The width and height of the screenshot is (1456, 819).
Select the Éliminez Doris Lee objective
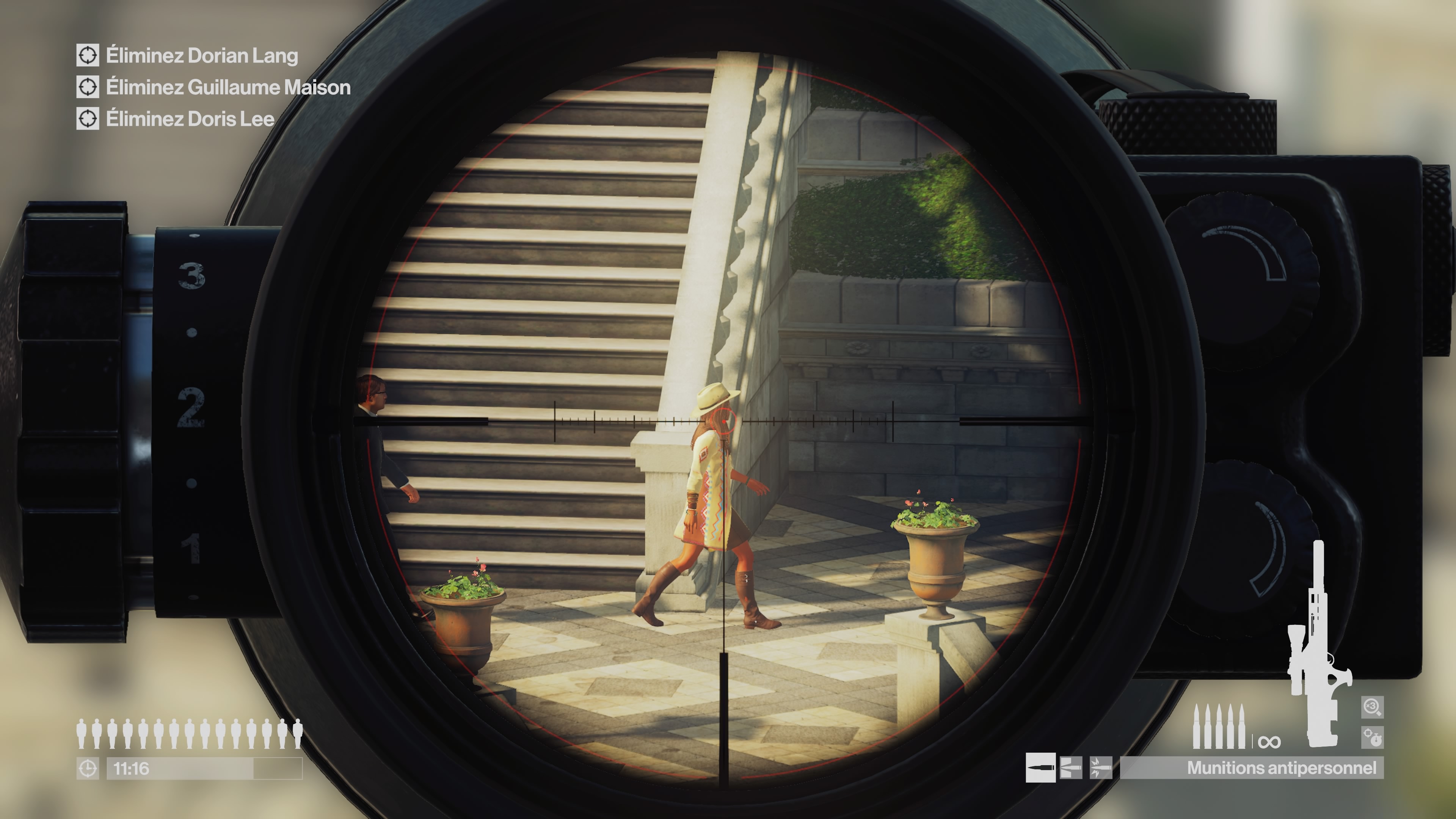(x=190, y=119)
